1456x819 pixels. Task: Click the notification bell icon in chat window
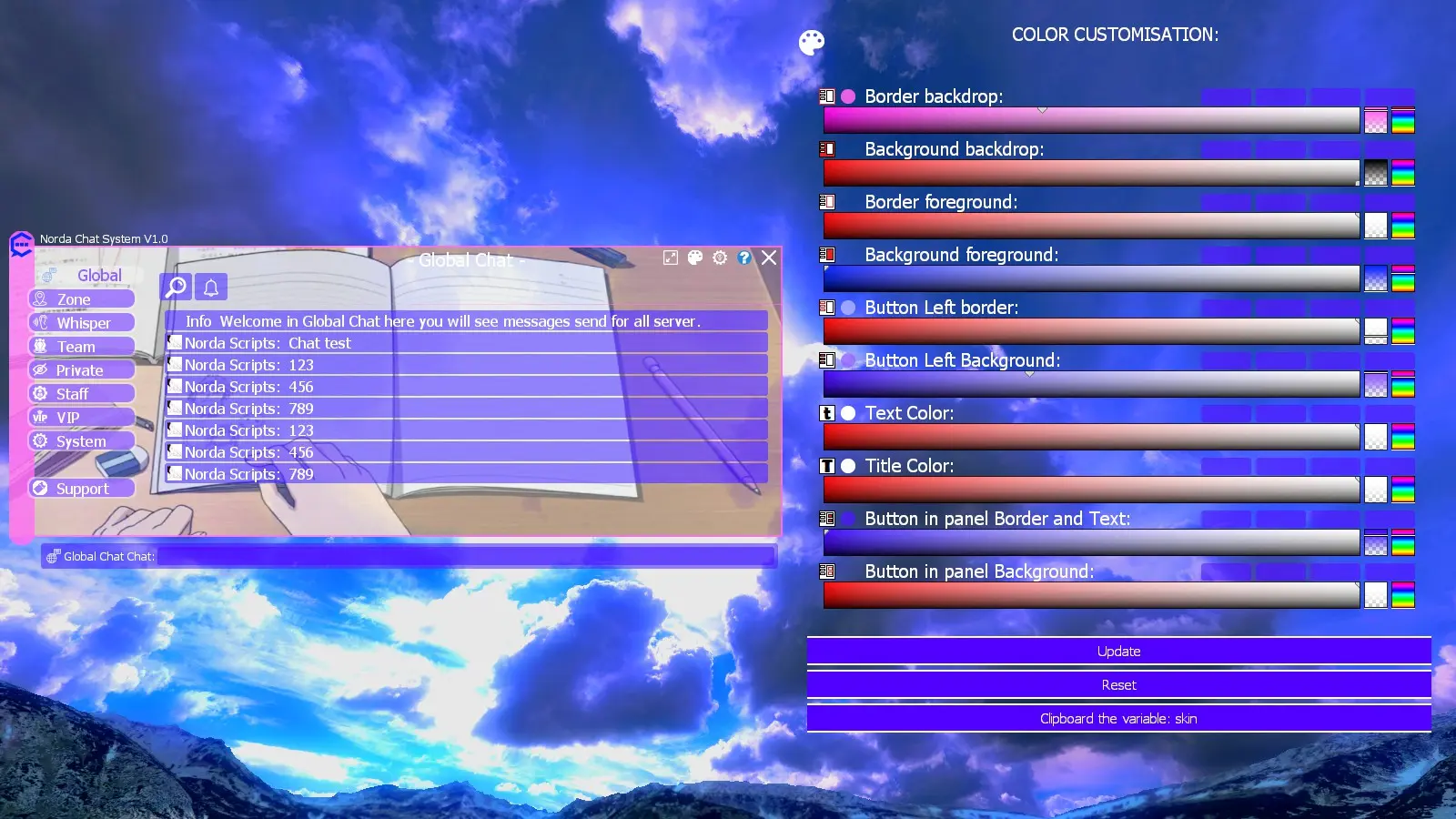click(x=210, y=286)
